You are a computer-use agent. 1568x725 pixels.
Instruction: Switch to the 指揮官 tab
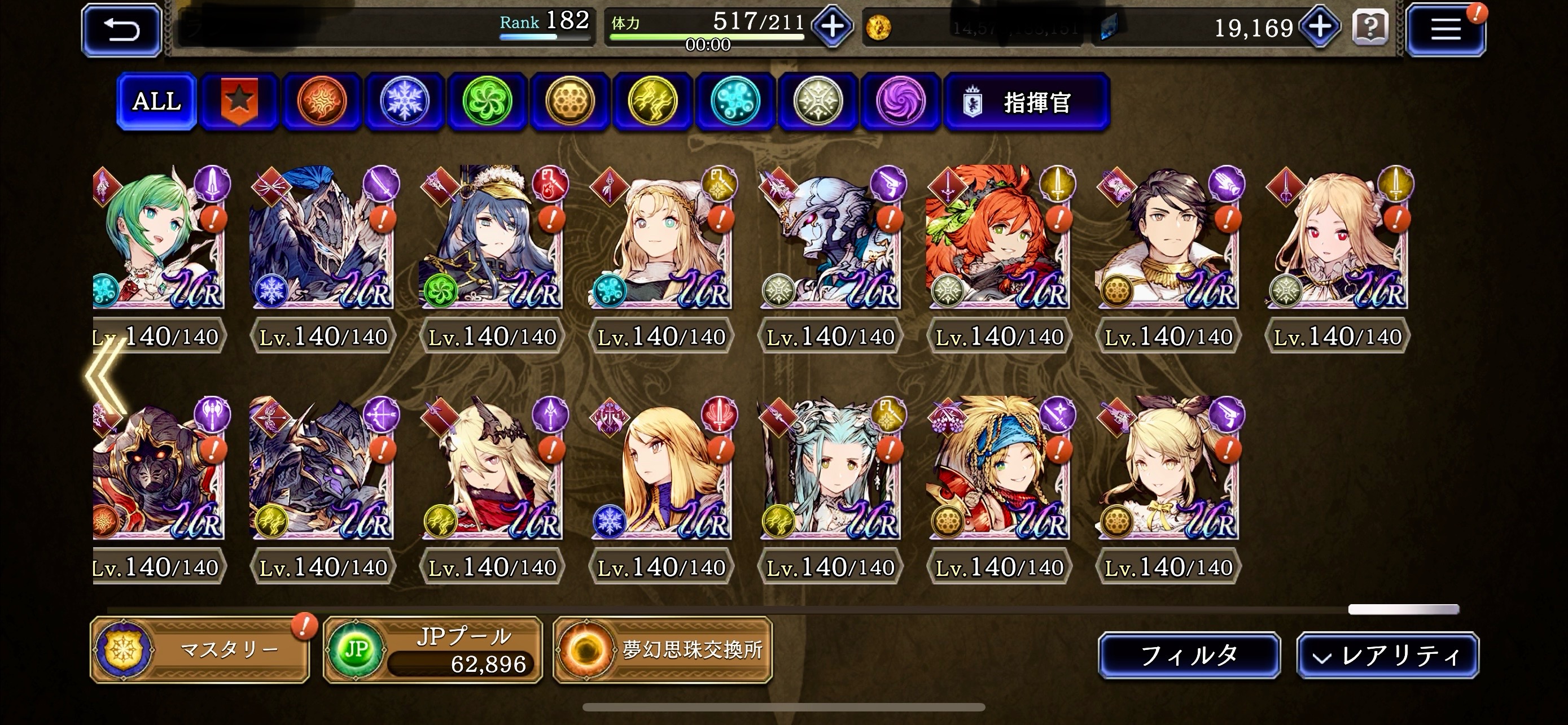coord(1026,102)
